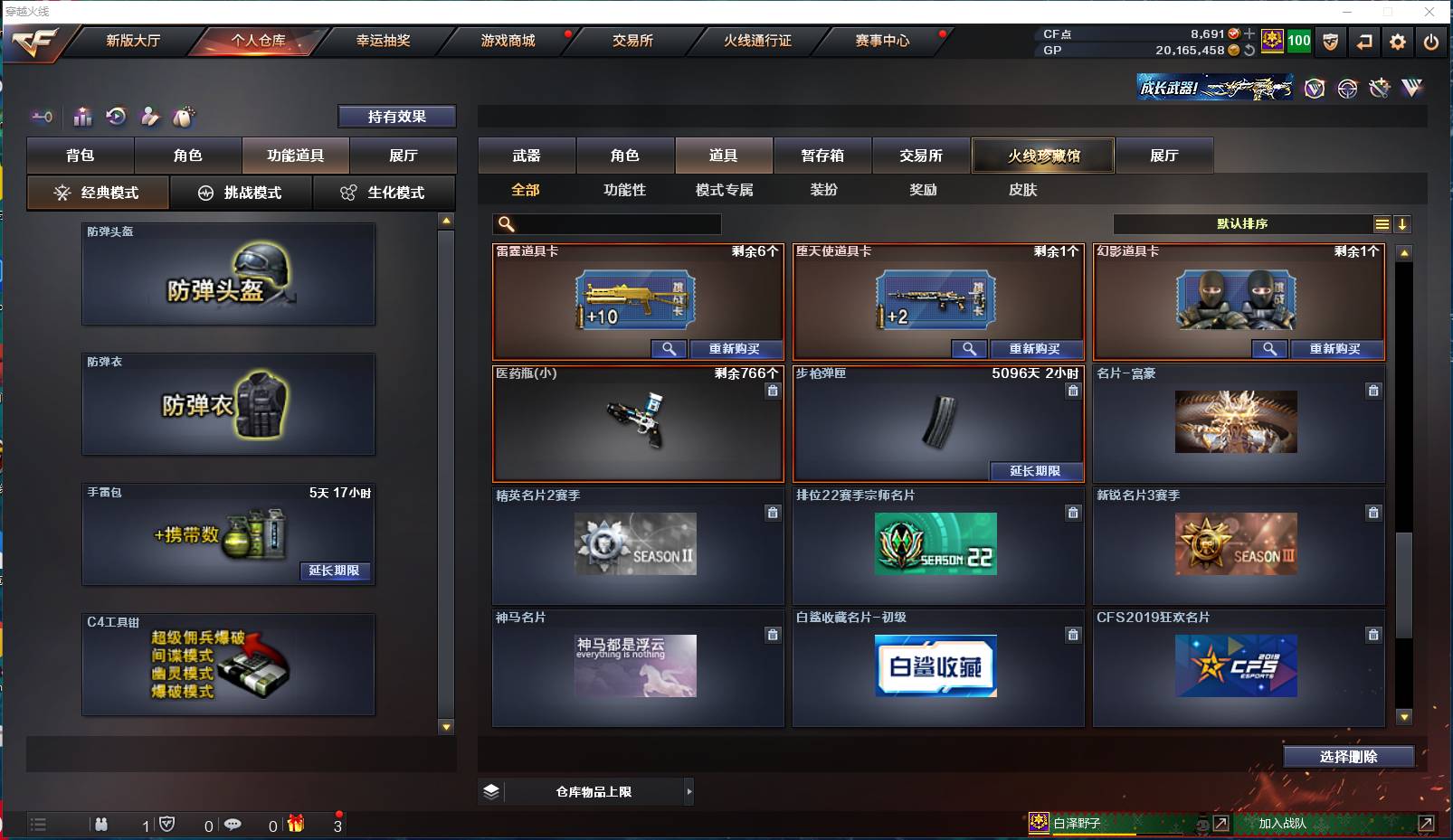Select the character edit icon in the top-left row
Viewport: 1453px width, 840px height.
pyautogui.click(x=149, y=117)
